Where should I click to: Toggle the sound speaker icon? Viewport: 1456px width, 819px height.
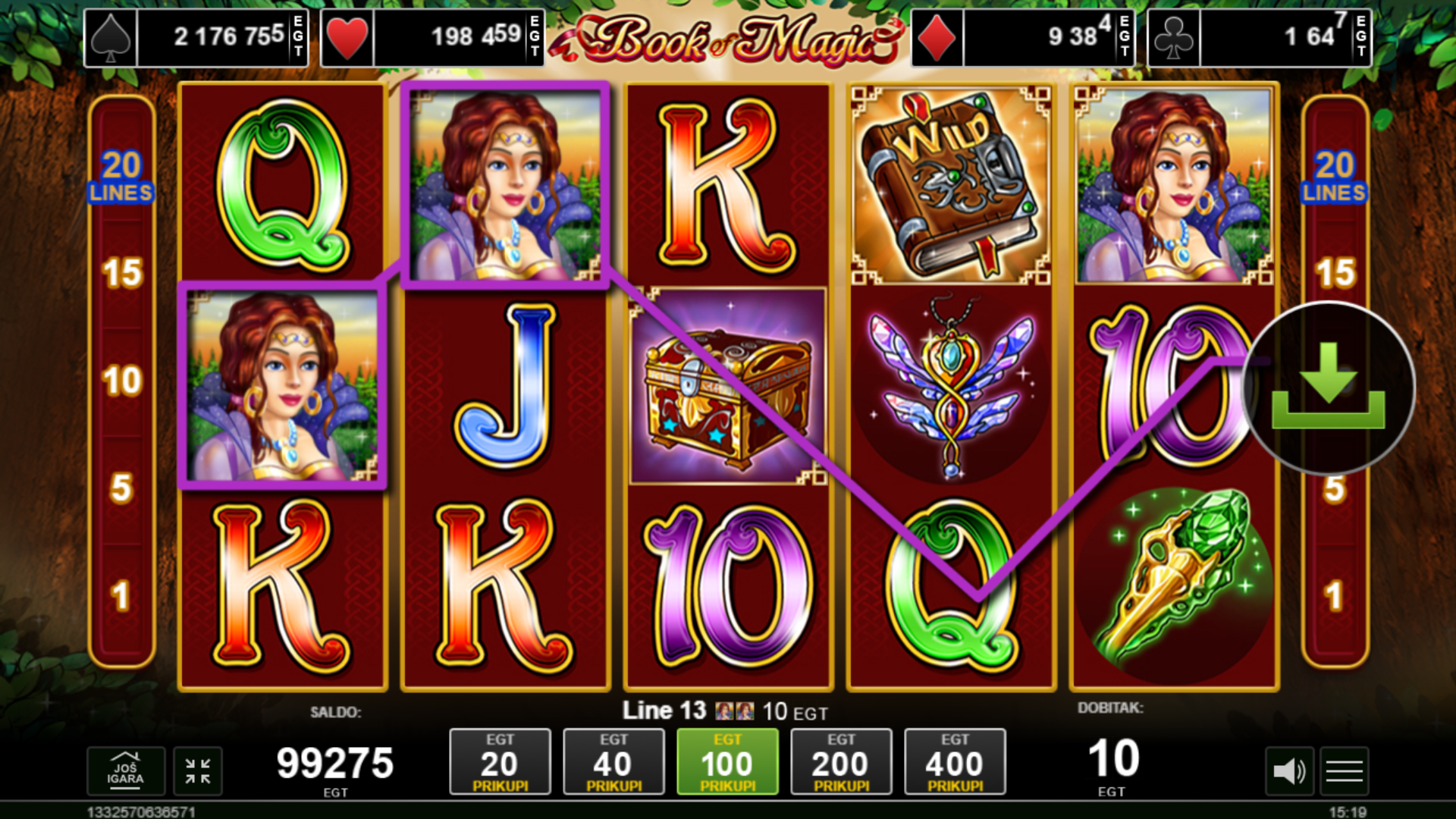coord(1289,772)
